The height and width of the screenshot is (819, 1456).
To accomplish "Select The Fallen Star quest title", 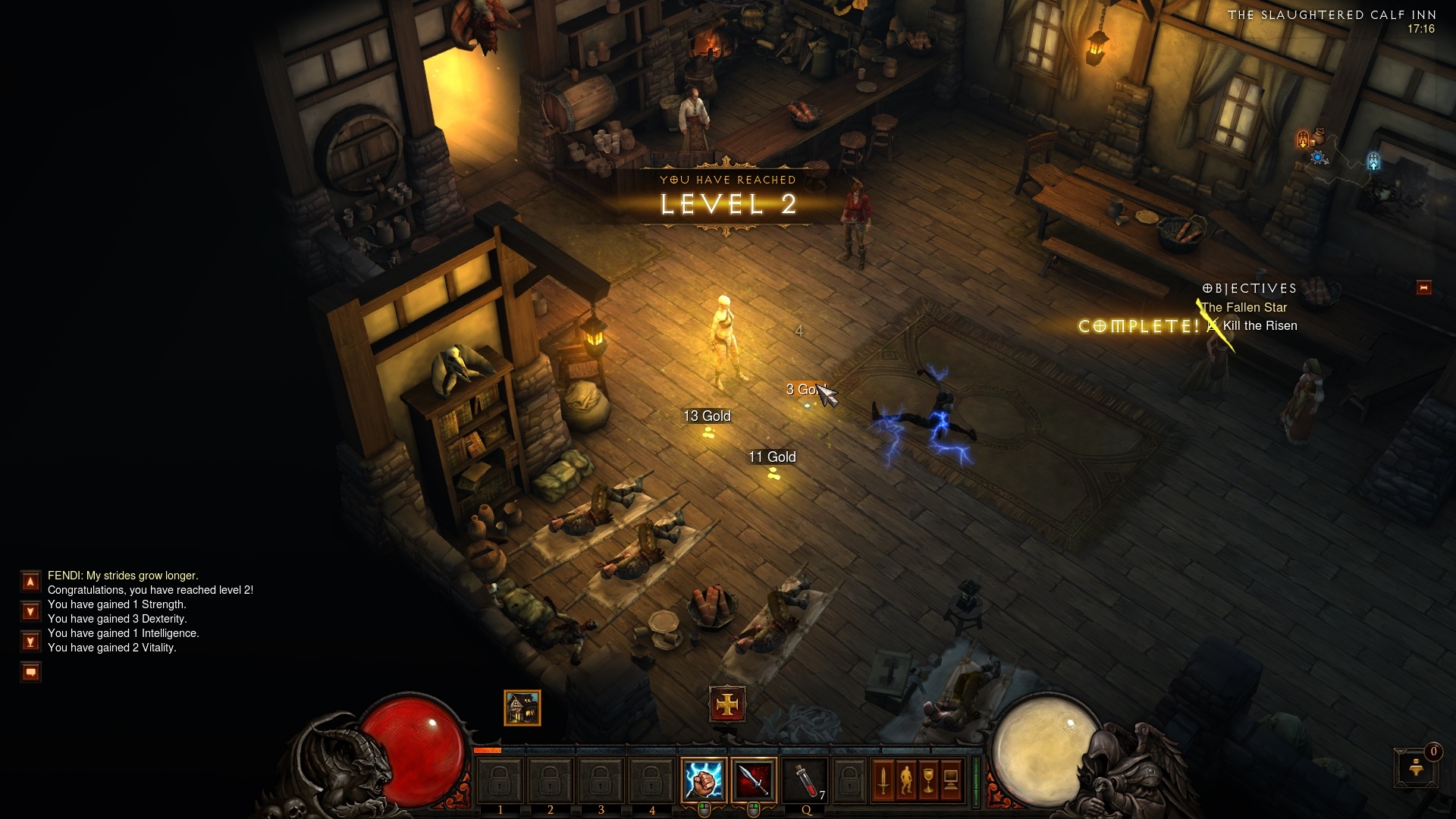I will 1244,307.
